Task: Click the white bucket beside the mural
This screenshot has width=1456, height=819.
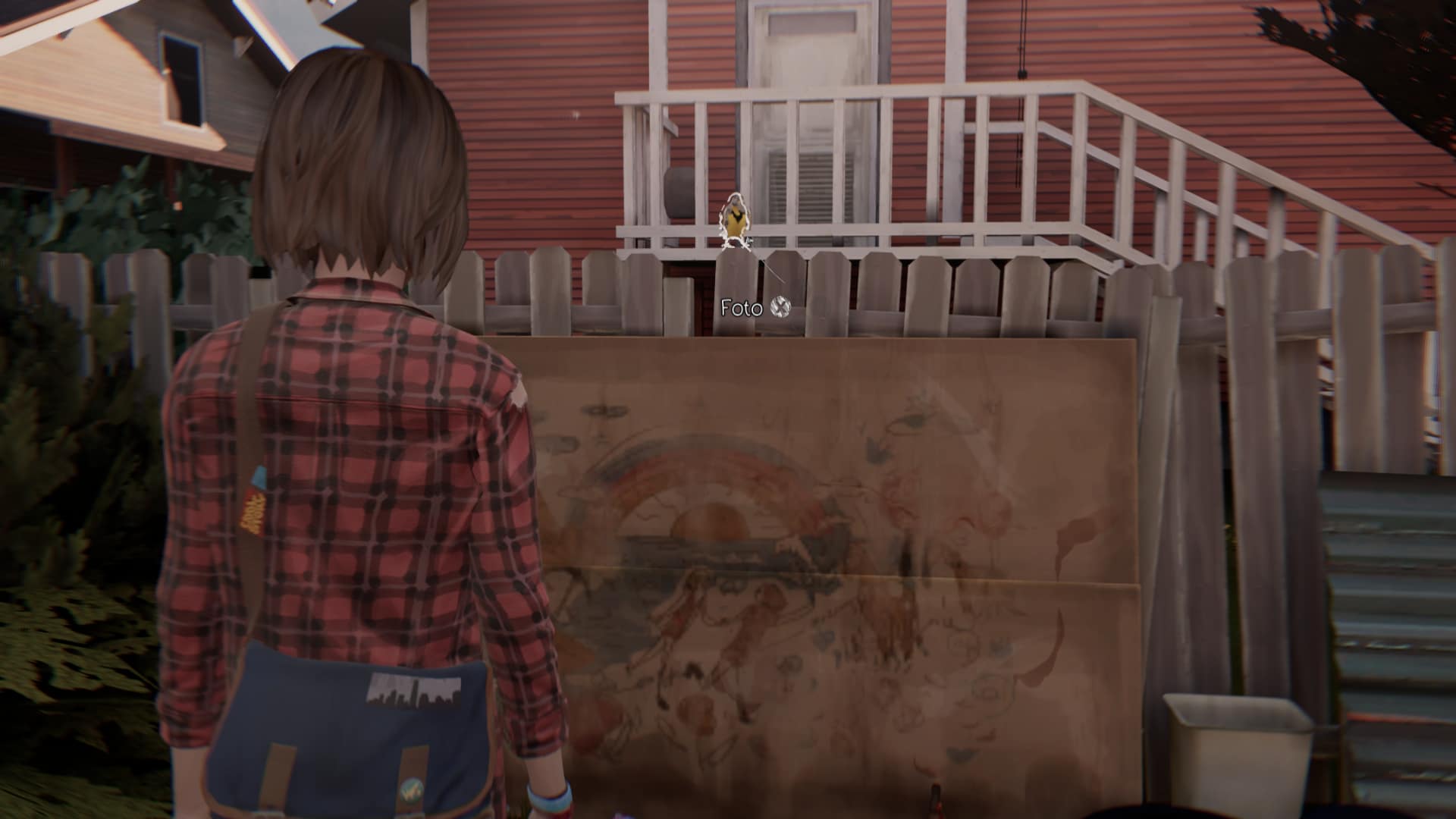Action: 1240,751
